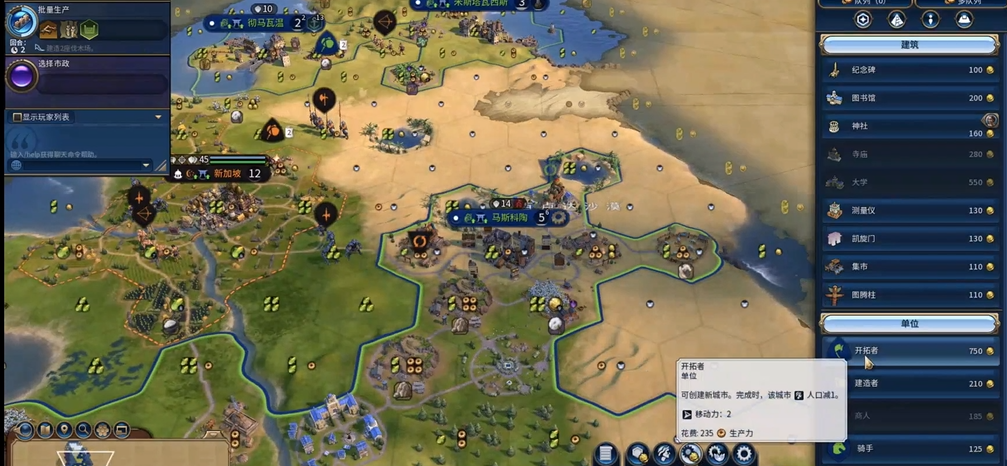Collapse the 建筑 buildings section header
This screenshot has height=466, width=1007.
pyautogui.click(x=908, y=44)
